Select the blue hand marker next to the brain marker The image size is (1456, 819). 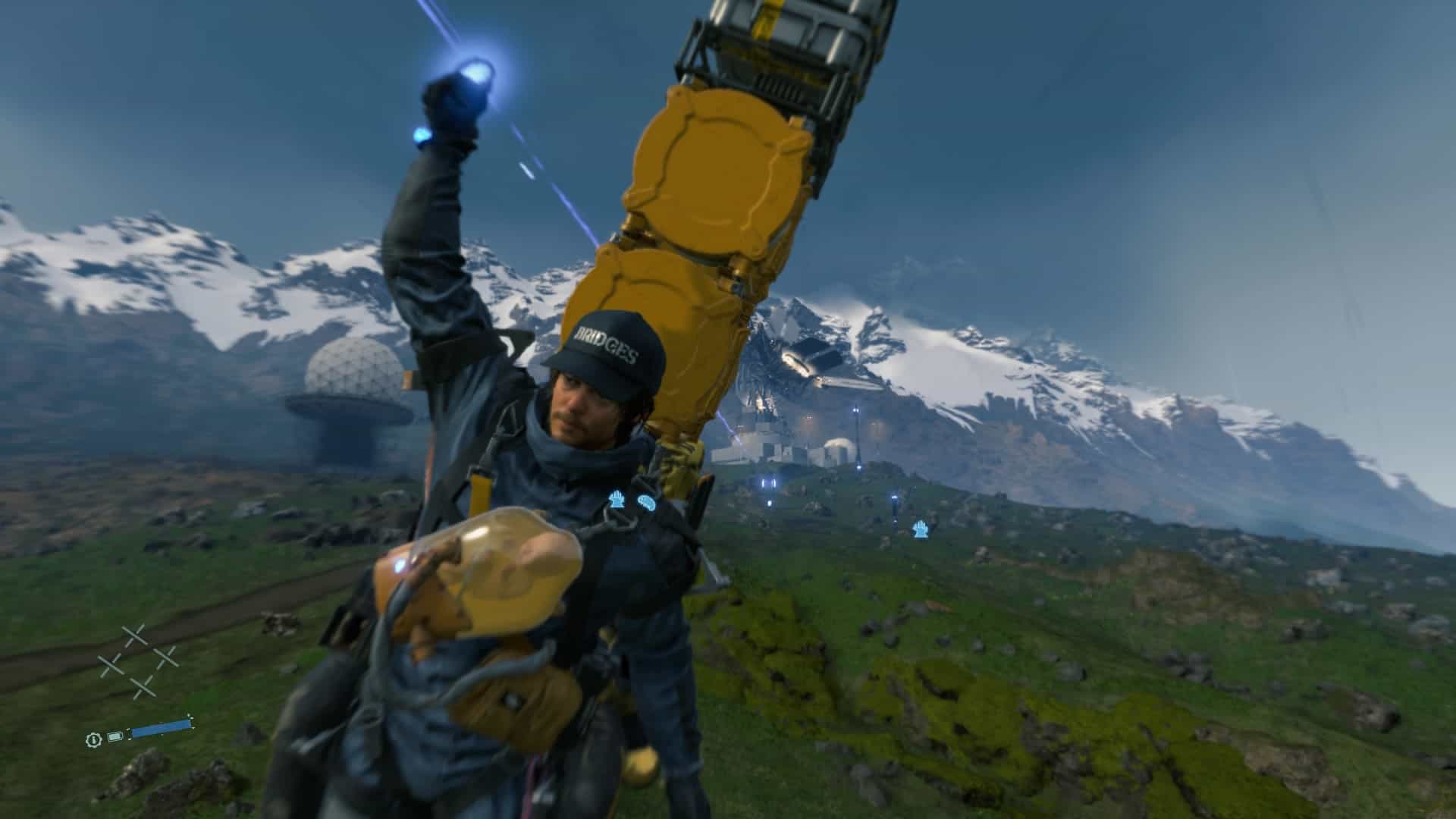tap(617, 500)
